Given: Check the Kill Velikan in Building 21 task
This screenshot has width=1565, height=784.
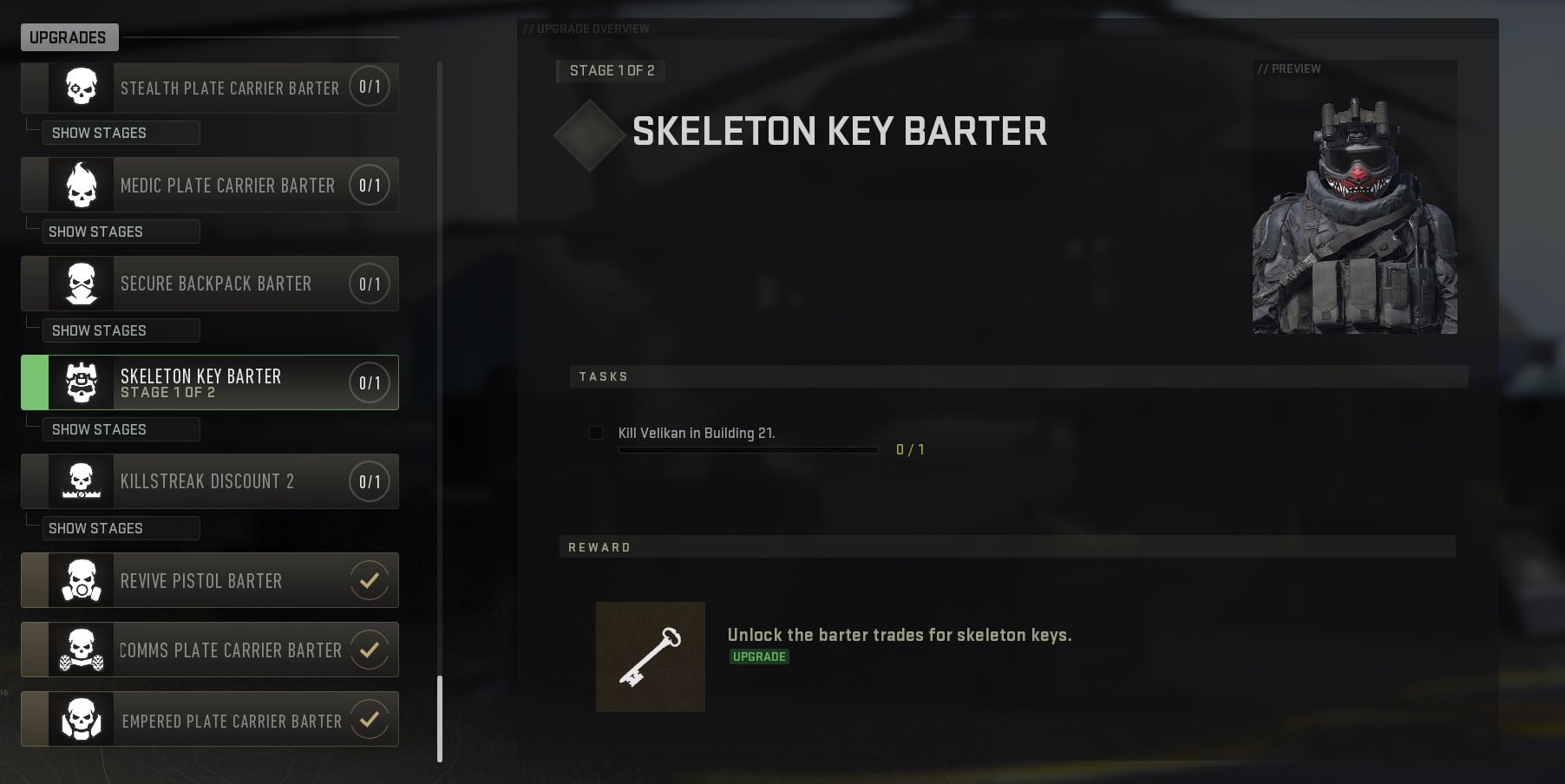Looking at the screenshot, I should click(596, 433).
